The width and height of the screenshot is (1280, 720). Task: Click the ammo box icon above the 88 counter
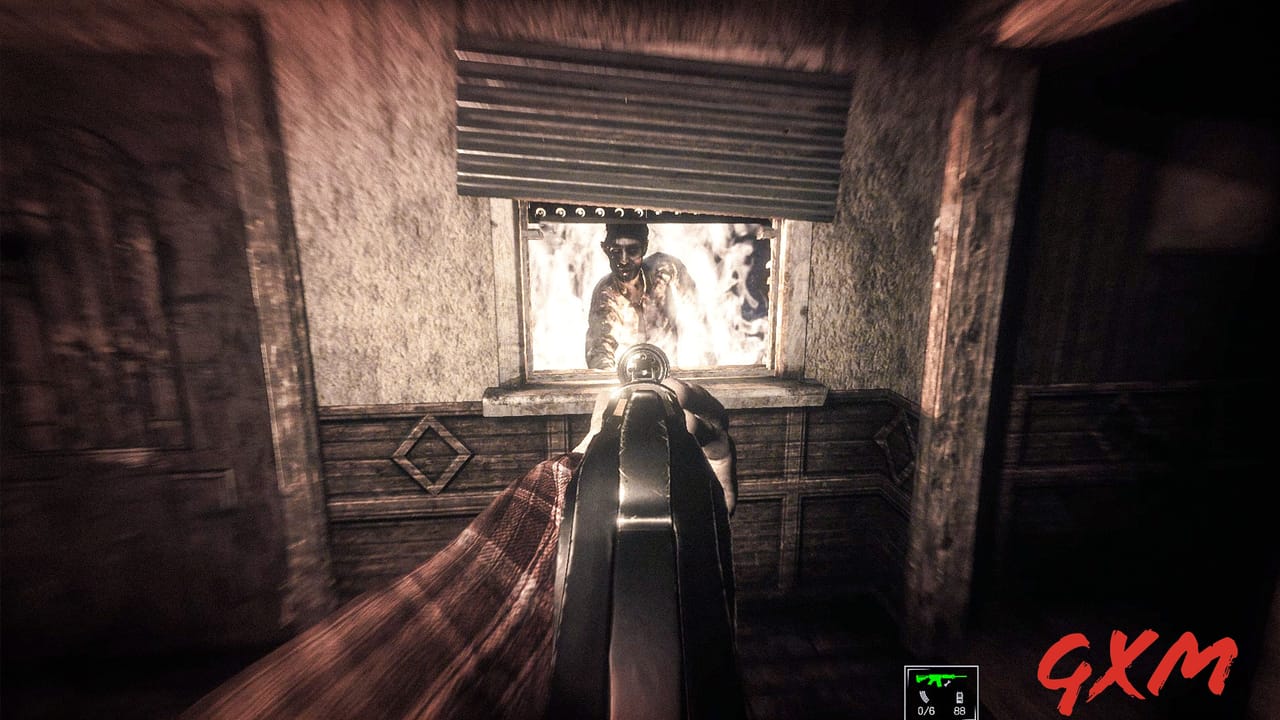(959, 698)
